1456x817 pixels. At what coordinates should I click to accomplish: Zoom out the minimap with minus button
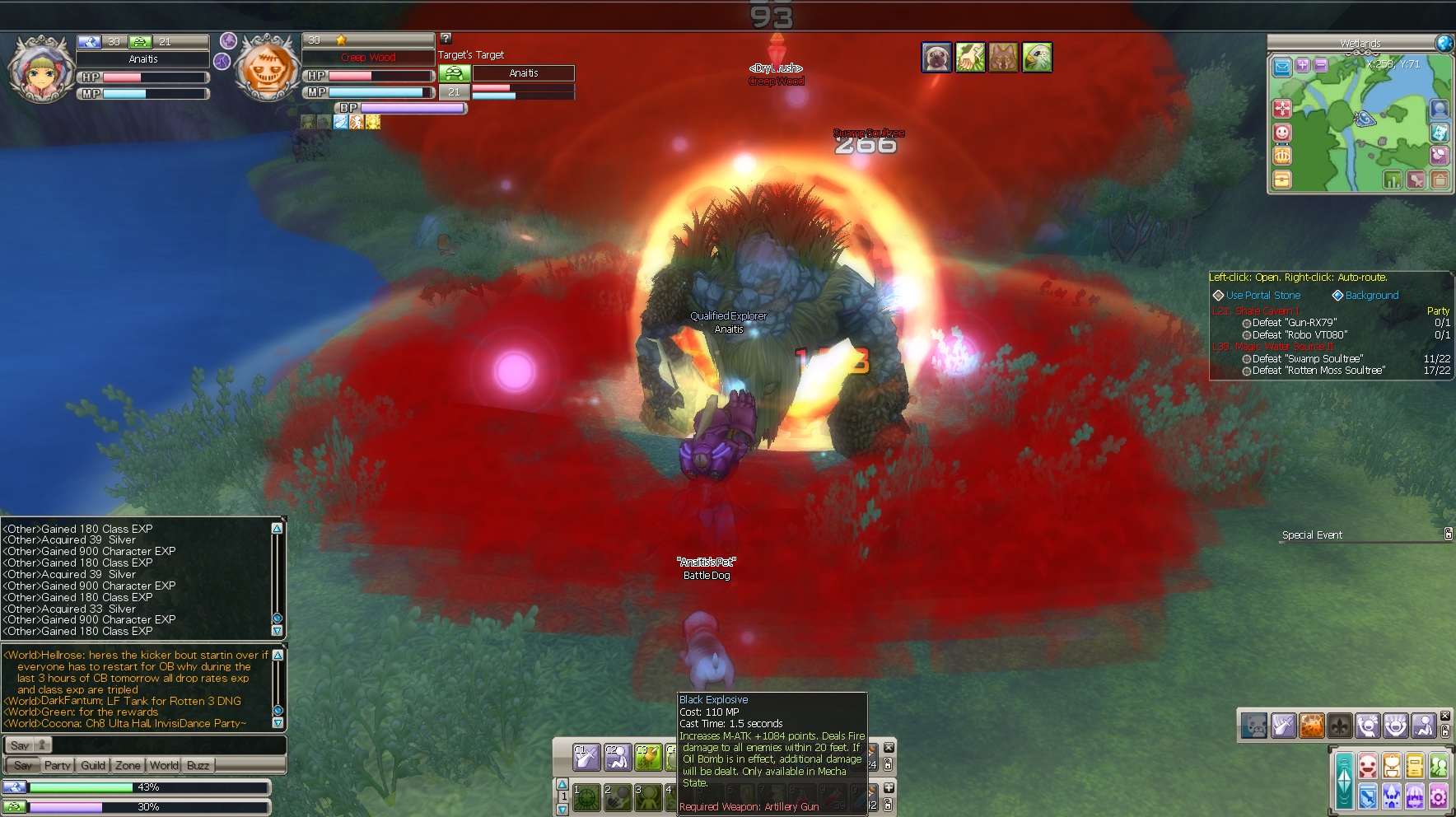coord(1320,65)
